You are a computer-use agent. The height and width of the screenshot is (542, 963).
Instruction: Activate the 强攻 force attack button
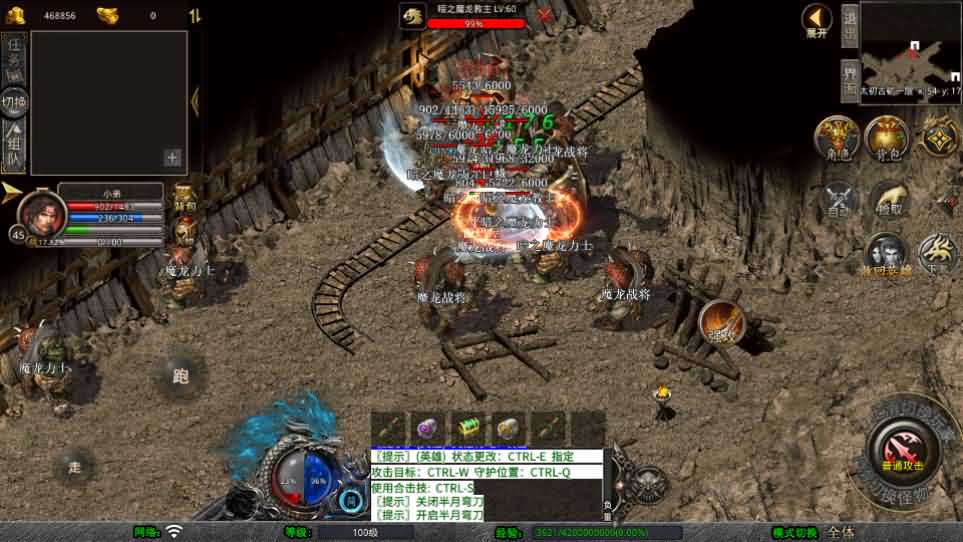[722, 322]
